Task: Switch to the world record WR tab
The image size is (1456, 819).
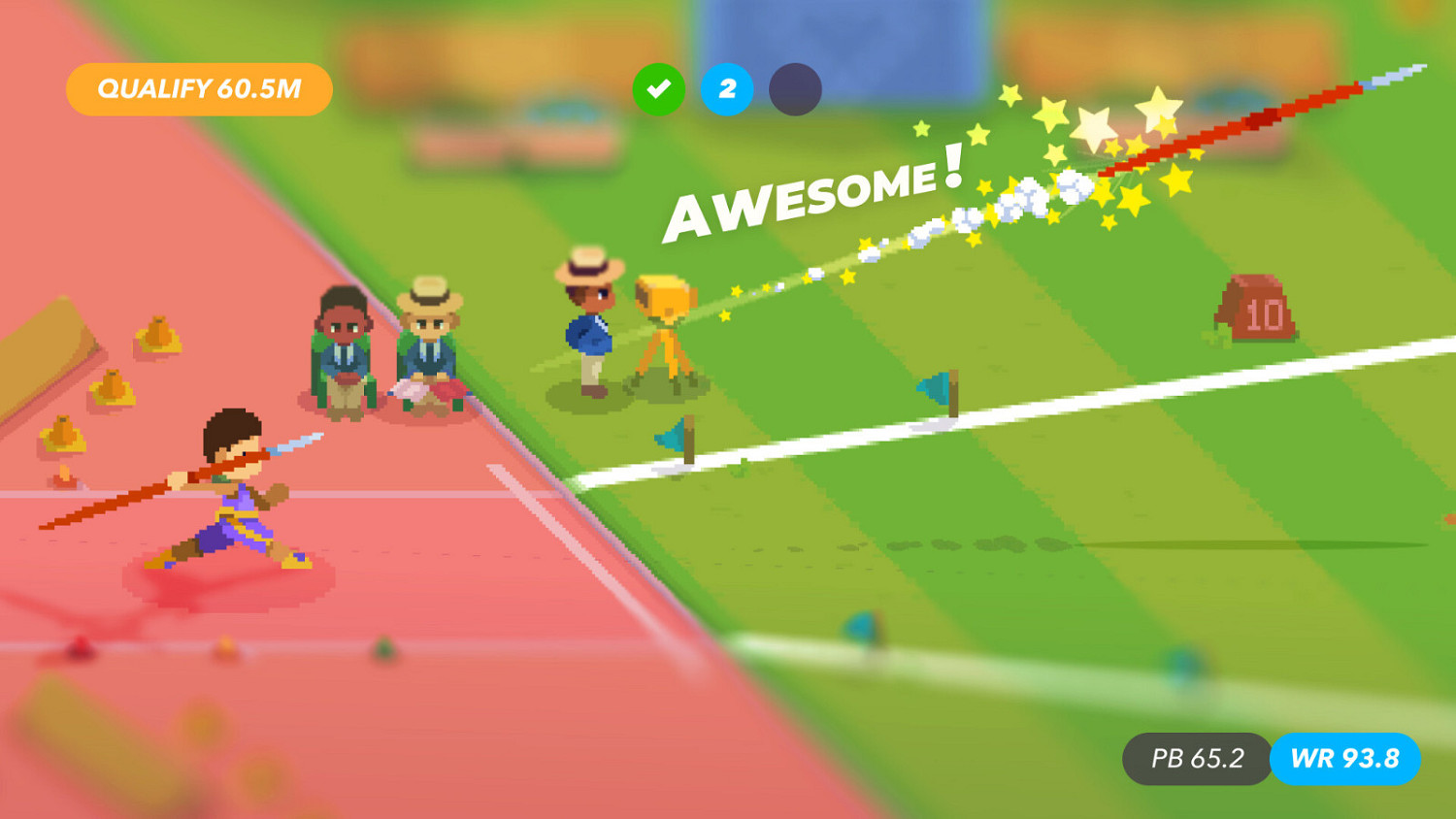Action: pos(1344,760)
